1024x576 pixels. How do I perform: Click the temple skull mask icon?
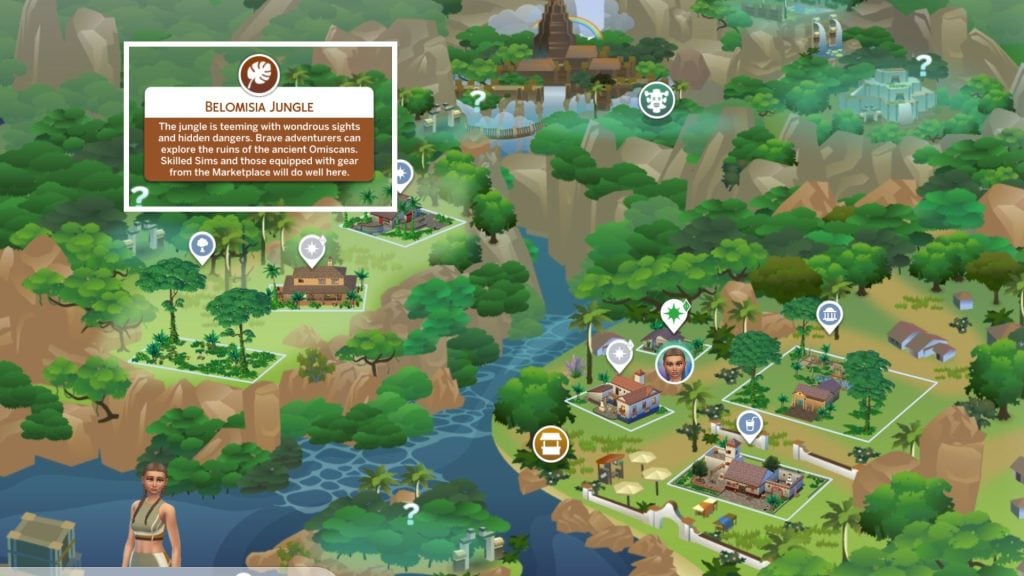pos(656,100)
